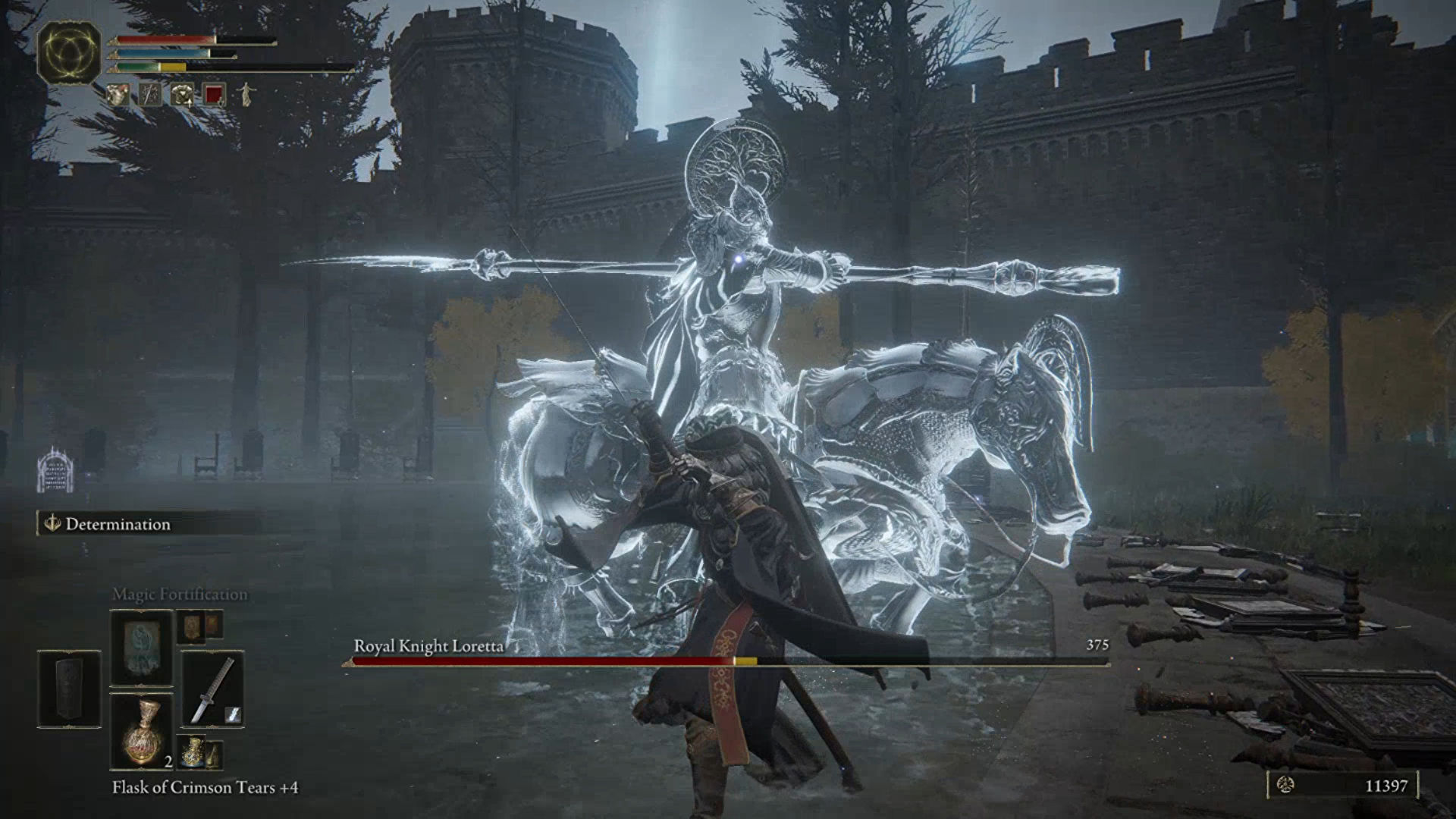Select the Flask of Crimson Tears slot

pos(141,731)
